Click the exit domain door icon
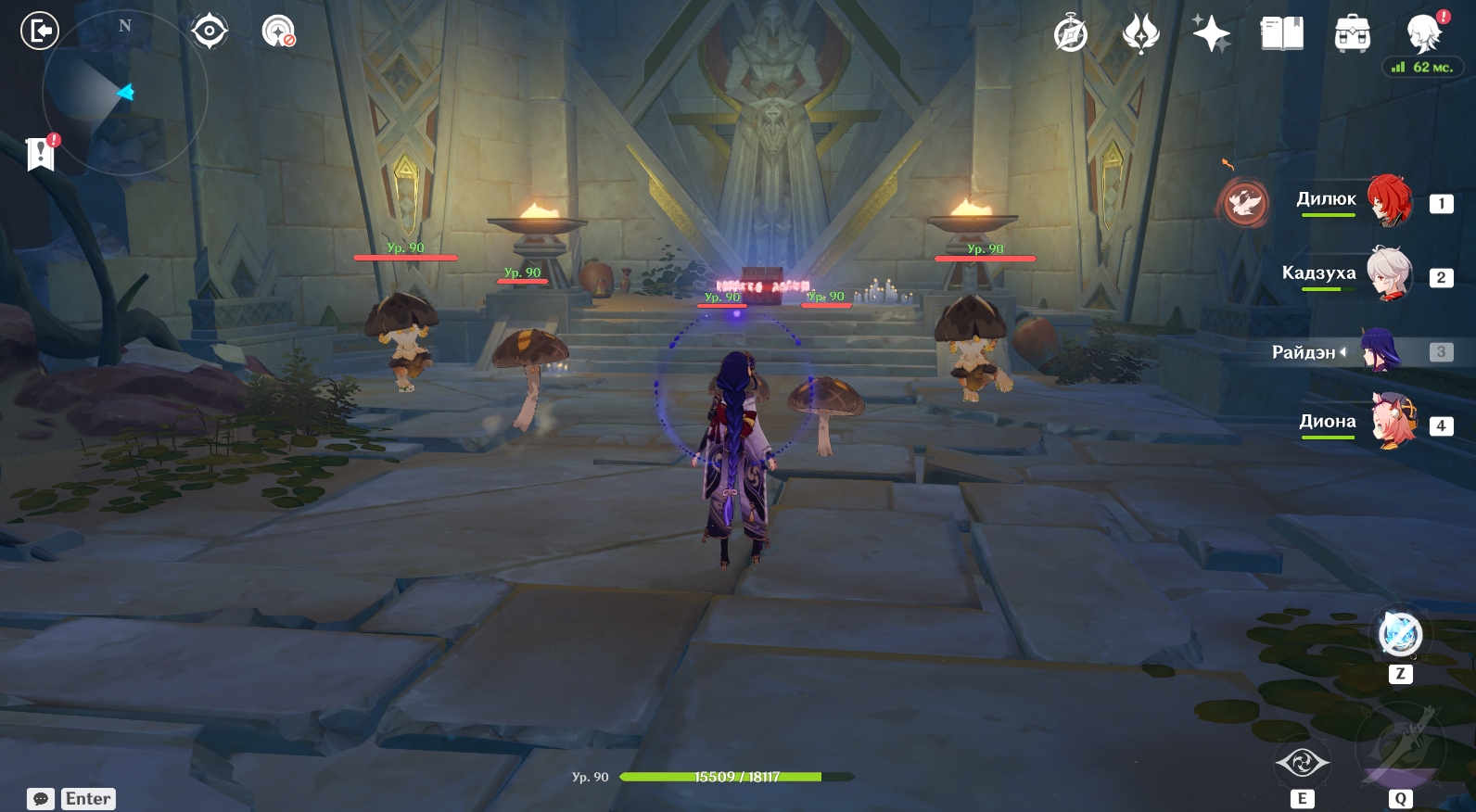Screen dimensions: 1476x812 click(x=40, y=32)
